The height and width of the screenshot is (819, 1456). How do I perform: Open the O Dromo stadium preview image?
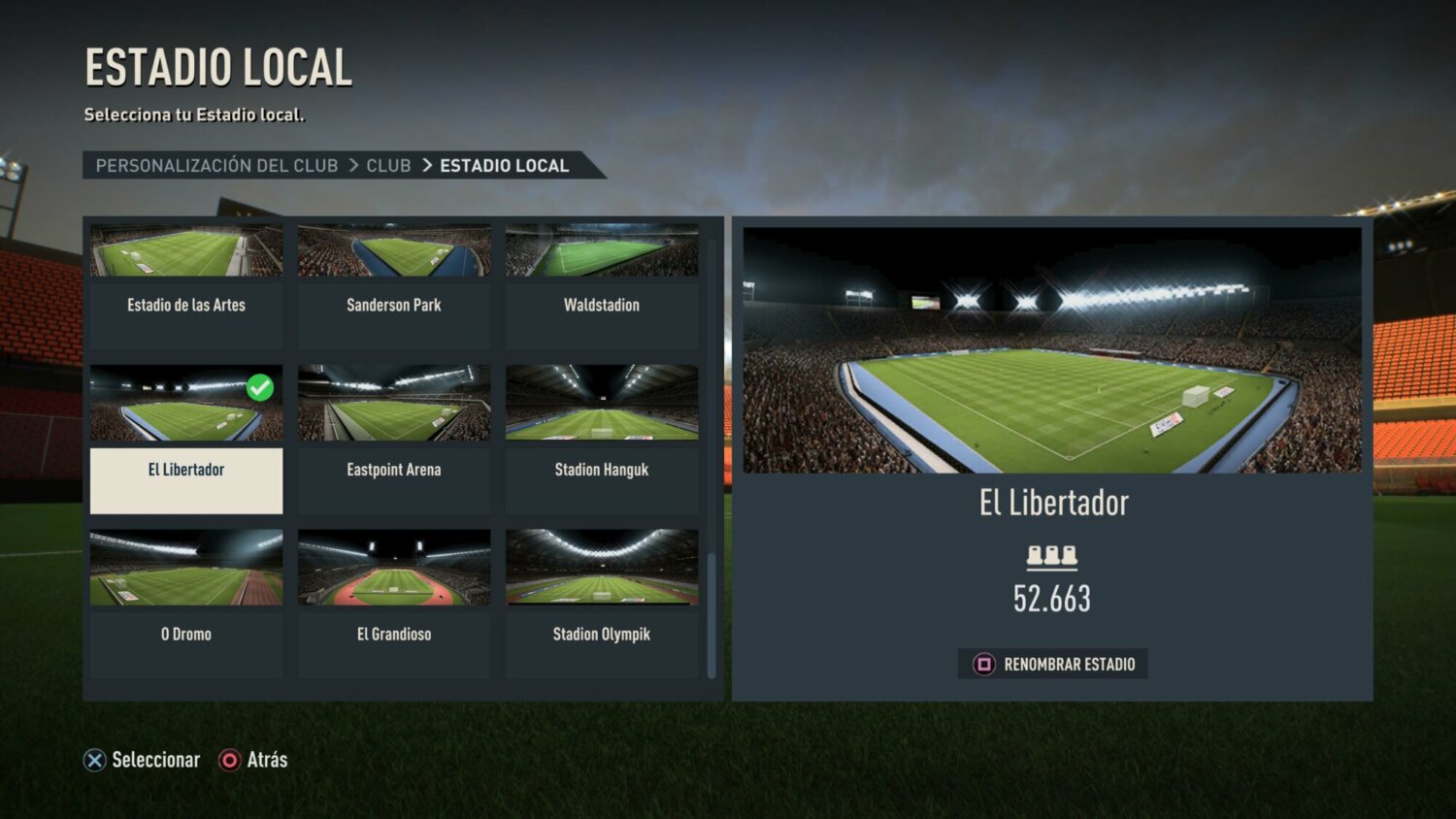(x=185, y=567)
